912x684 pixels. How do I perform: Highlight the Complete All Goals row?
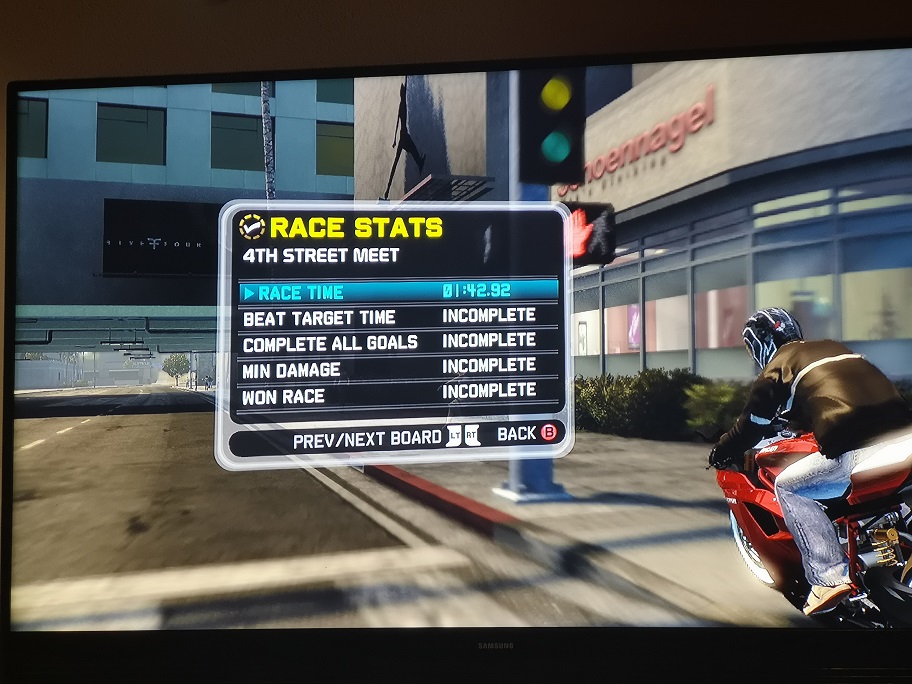398,342
